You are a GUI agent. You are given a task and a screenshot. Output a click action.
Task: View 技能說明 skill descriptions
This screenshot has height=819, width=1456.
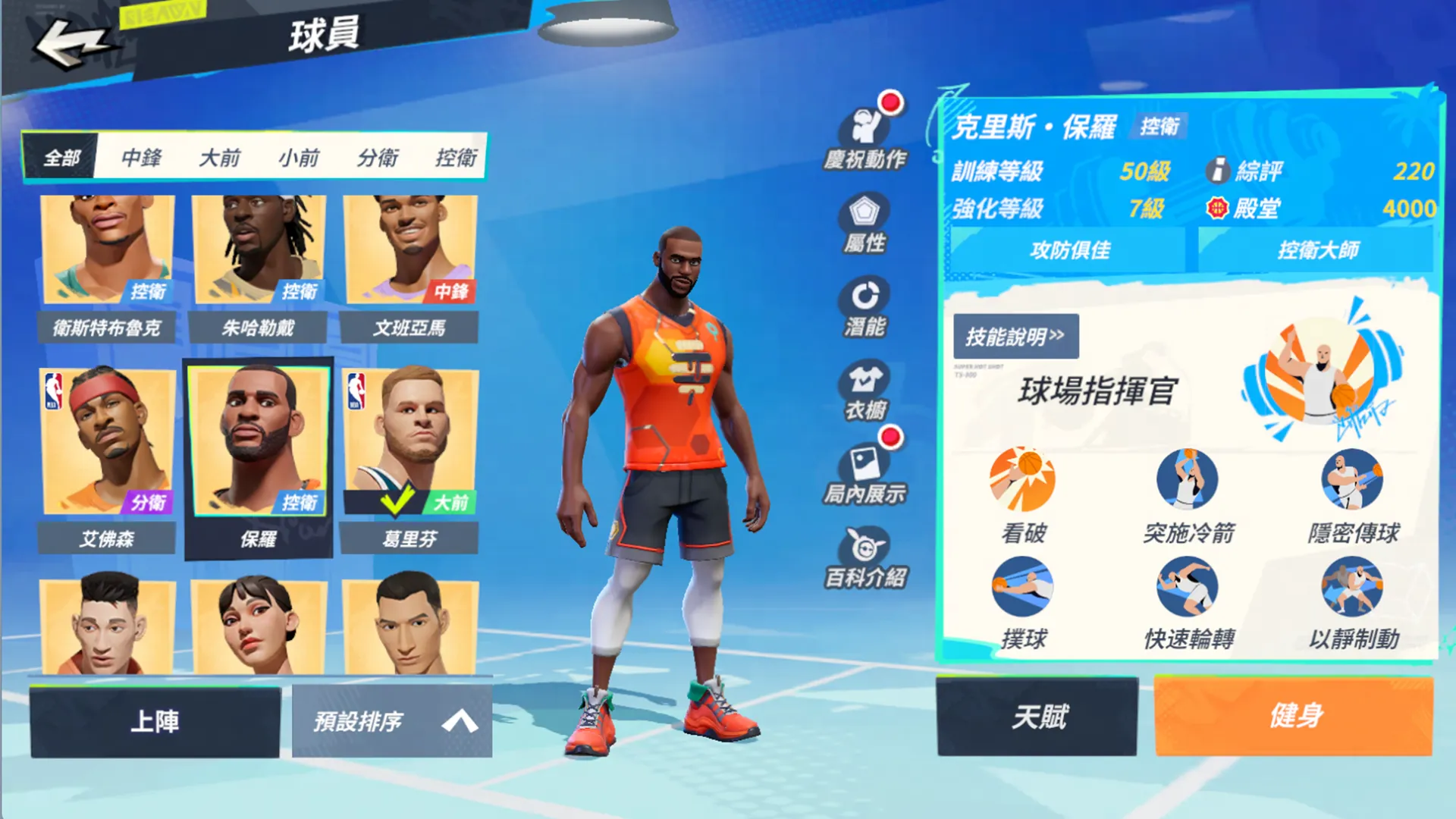tap(1015, 336)
